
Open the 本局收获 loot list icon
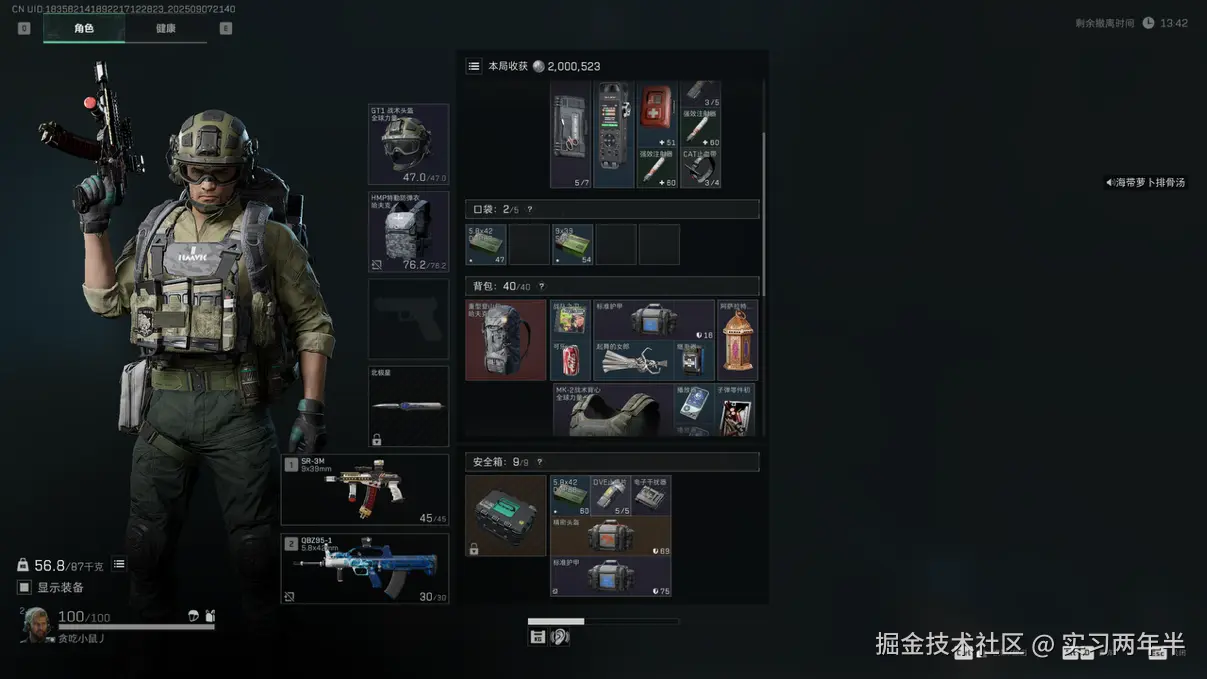[474, 66]
